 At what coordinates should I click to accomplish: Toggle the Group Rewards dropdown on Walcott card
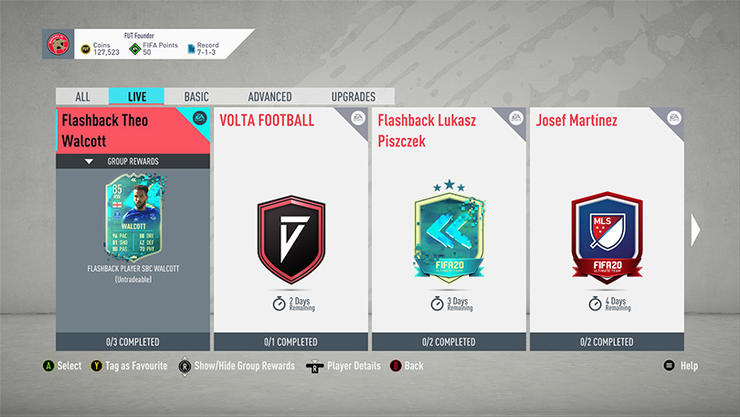[133, 161]
